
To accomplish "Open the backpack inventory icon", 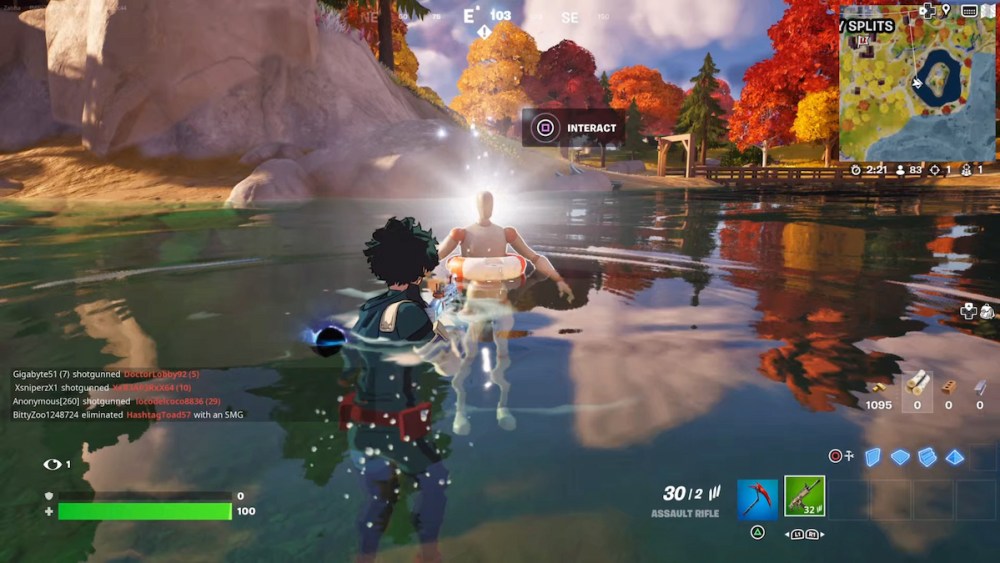I will tap(985, 311).
